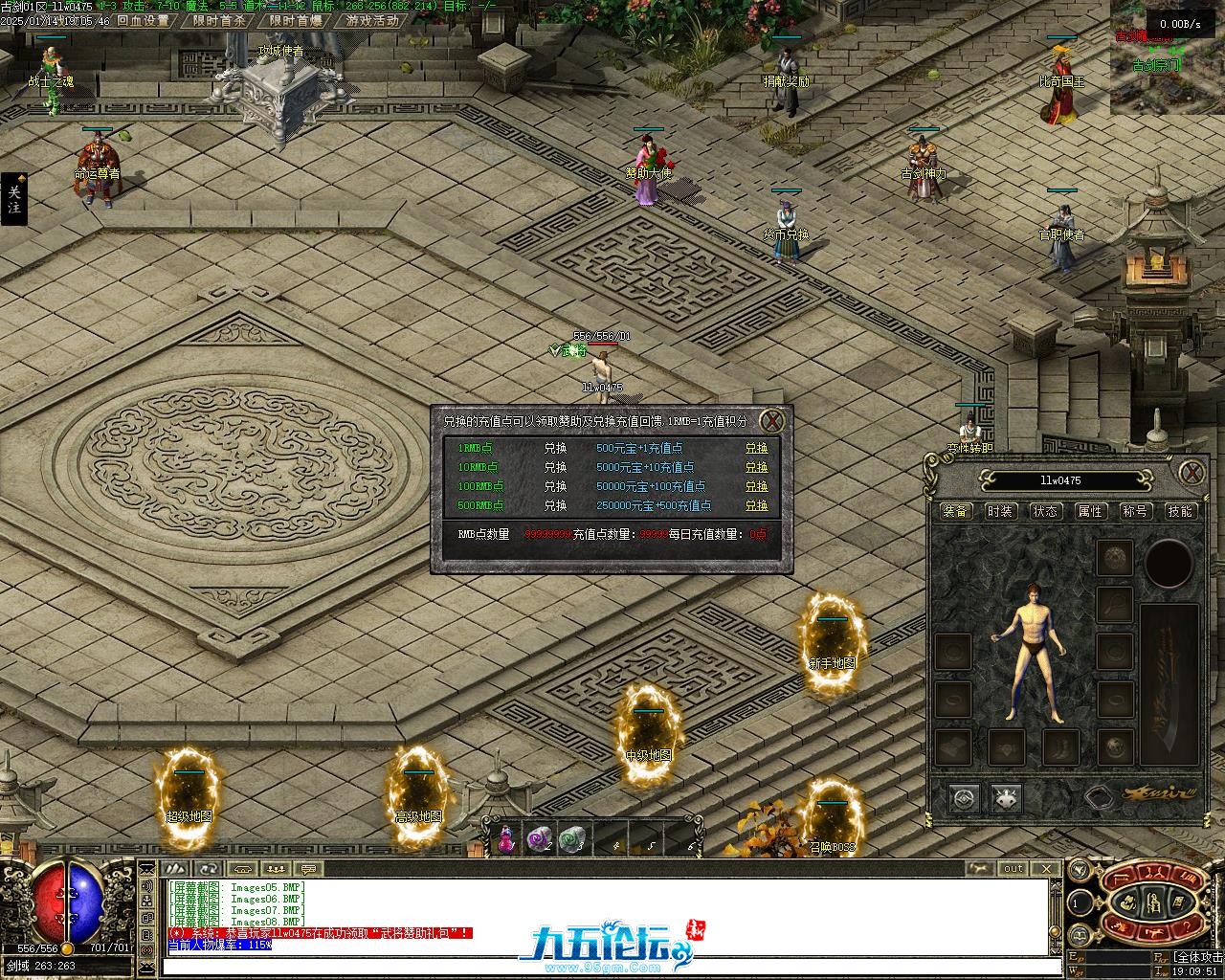Switch to the 状态 tab
The width and height of the screenshot is (1225, 980).
click(x=1045, y=511)
